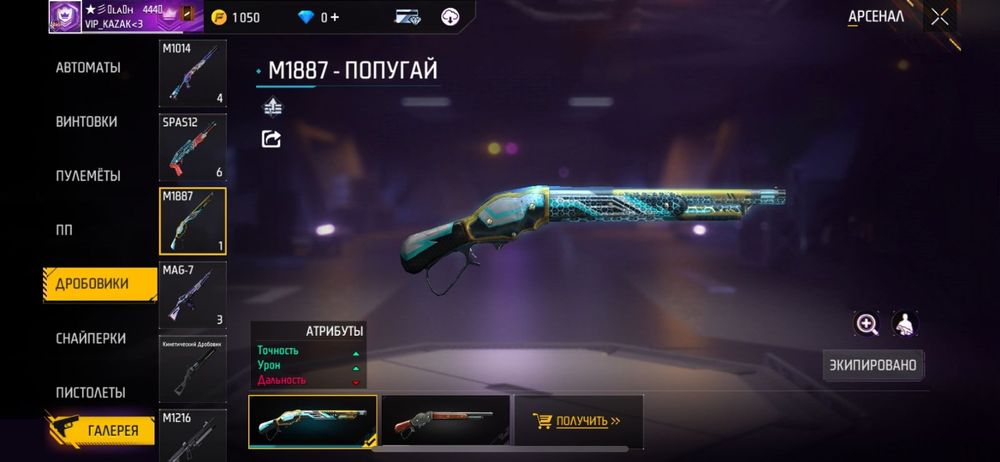
Task: Add diamonds with the plus button
Action: 334,17
